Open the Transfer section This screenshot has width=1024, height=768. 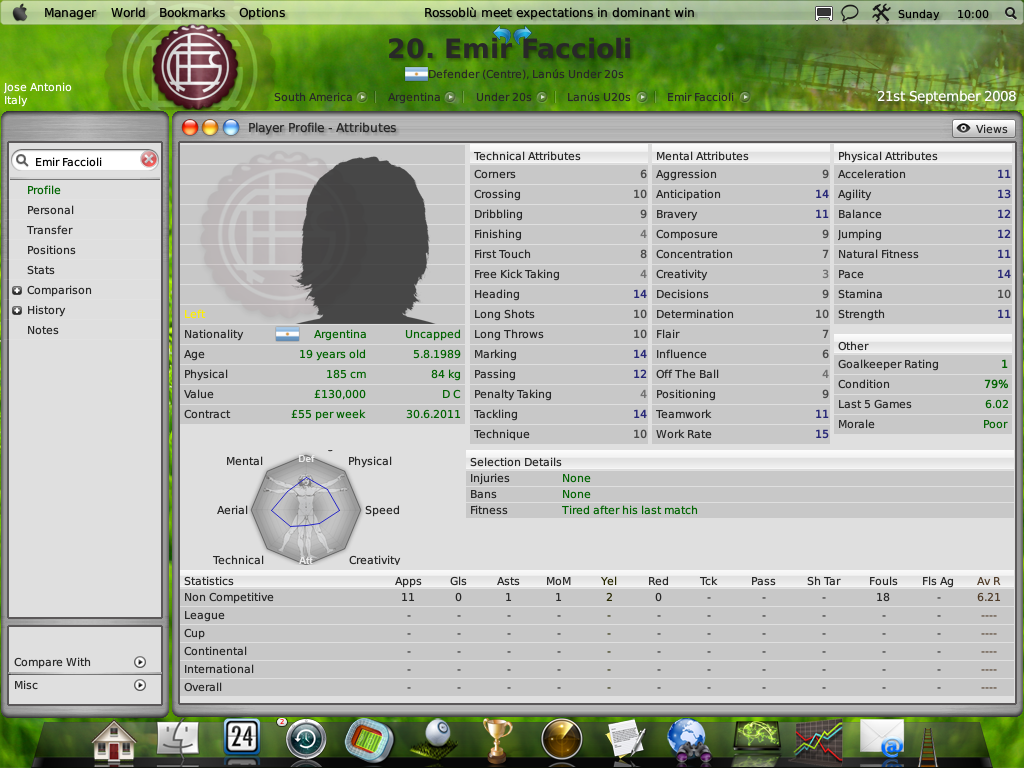[x=49, y=230]
